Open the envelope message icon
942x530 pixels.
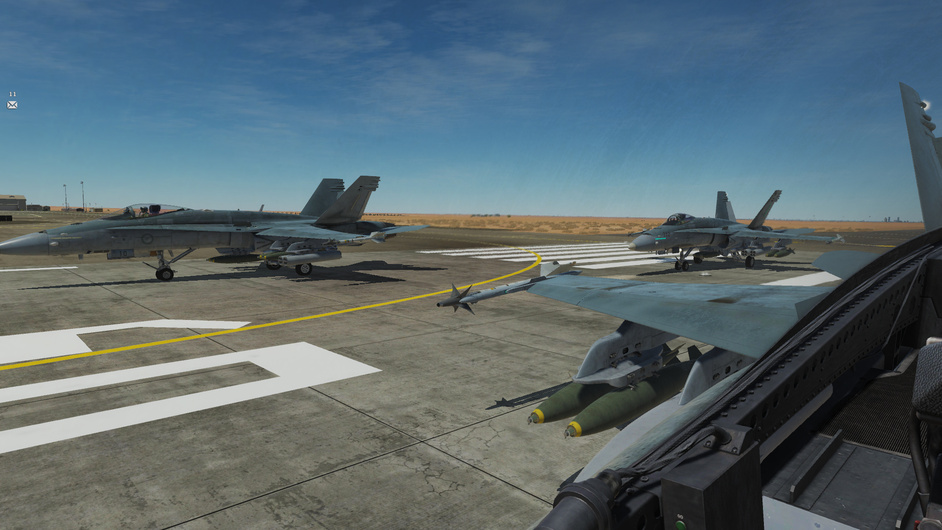[x=12, y=104]
